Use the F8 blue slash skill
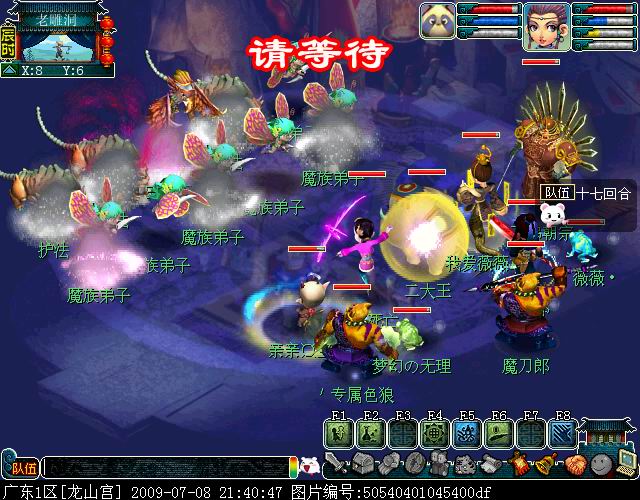This screenshot has height=500, width=640. click(562, 432)
